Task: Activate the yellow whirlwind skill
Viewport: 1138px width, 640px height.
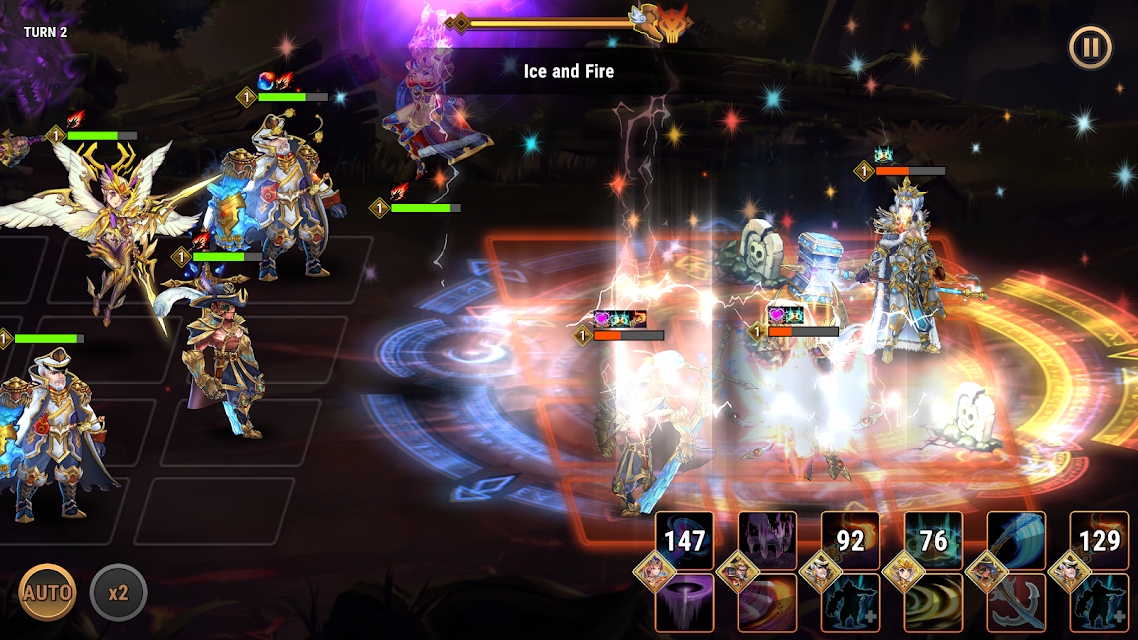Action: pyautogui.click(x=934, y=602)
